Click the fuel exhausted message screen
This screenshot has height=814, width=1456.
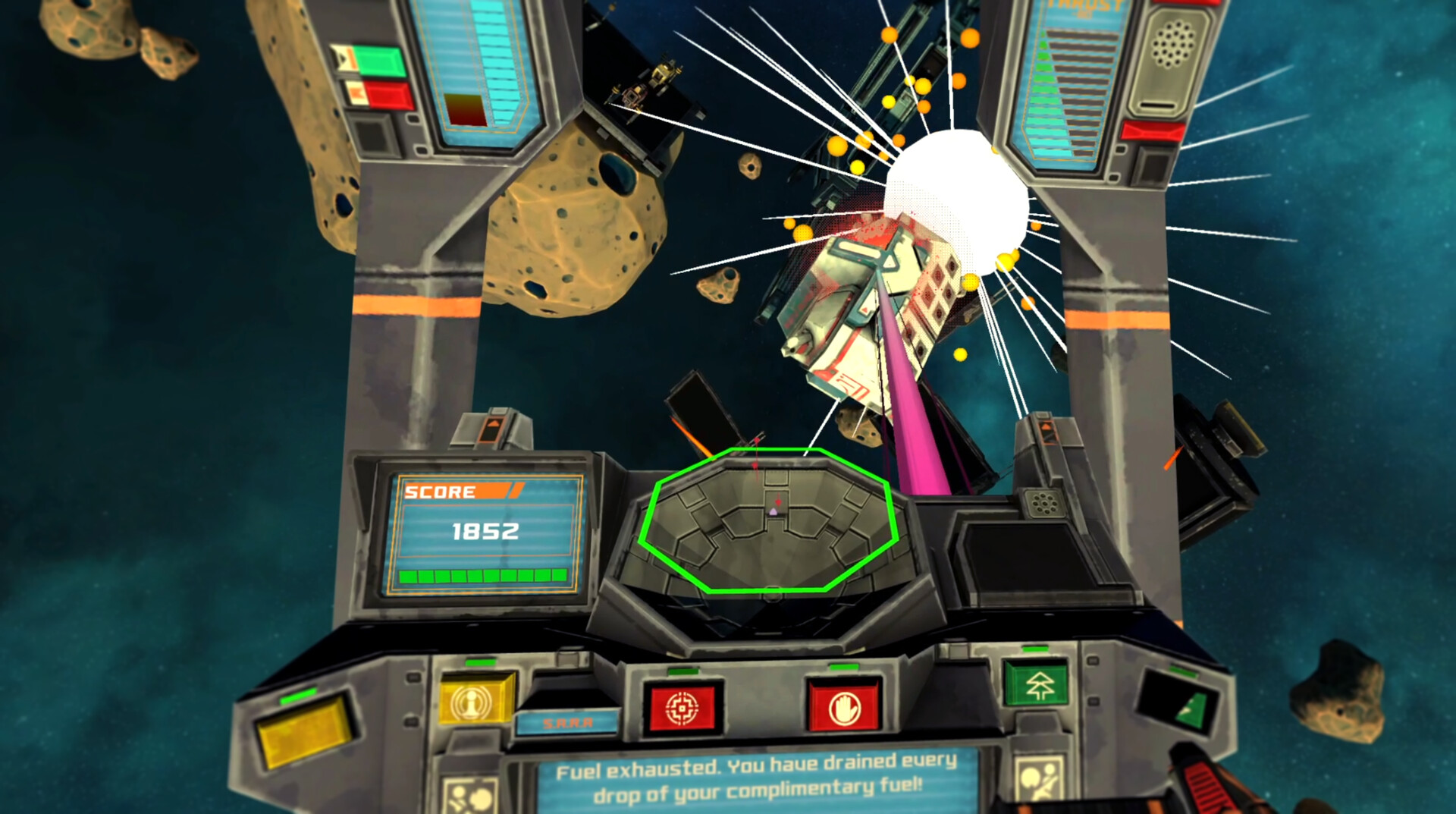(755, 785)
